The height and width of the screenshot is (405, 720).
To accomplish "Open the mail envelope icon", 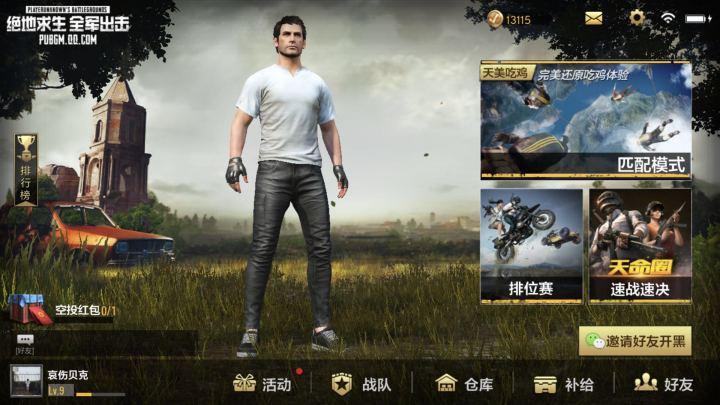I will click(594, 18).
